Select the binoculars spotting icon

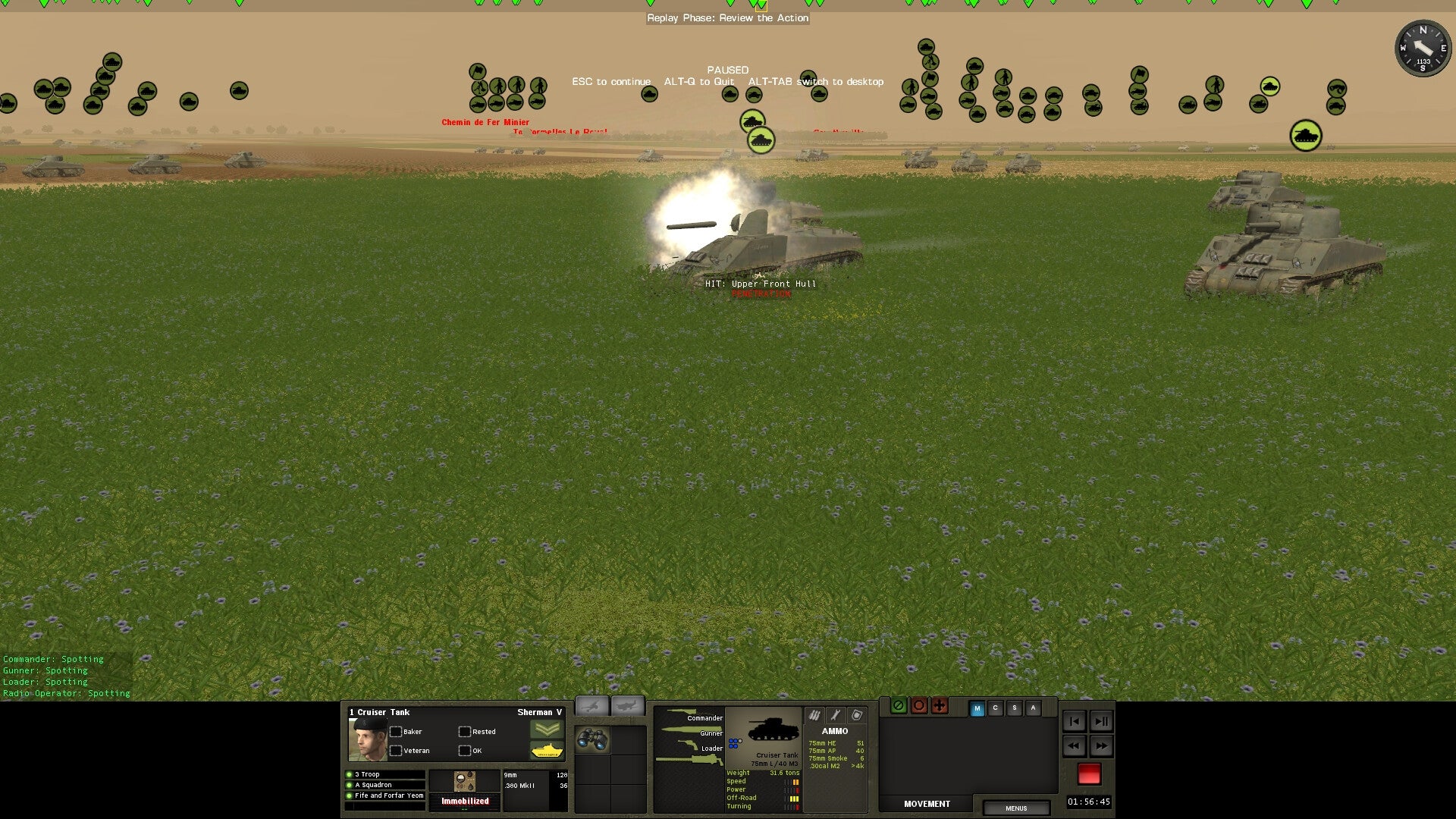click(x=591, y=738)
